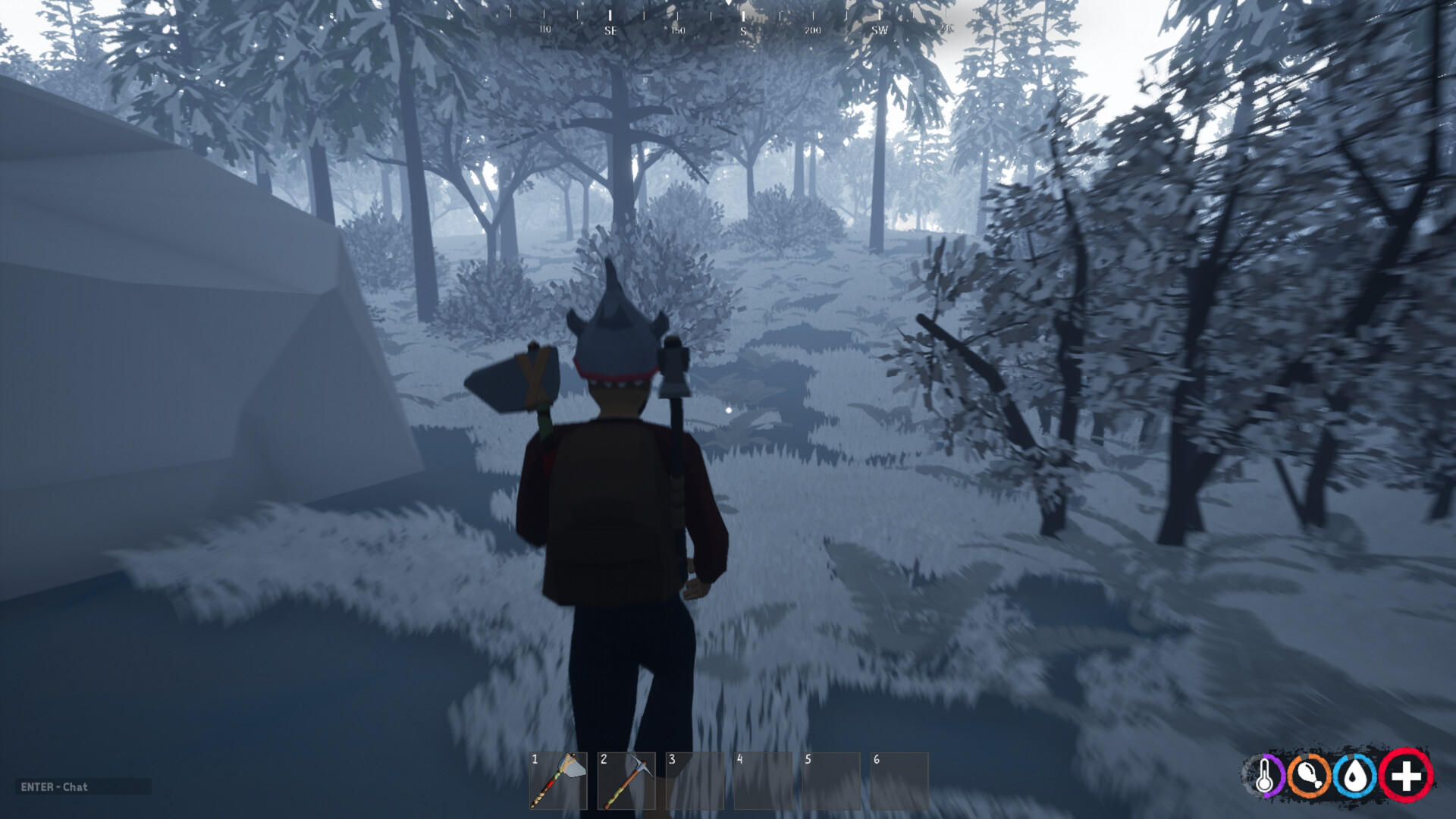Click the 150 heading number on the compass
1456x819 pixels.
676,30
